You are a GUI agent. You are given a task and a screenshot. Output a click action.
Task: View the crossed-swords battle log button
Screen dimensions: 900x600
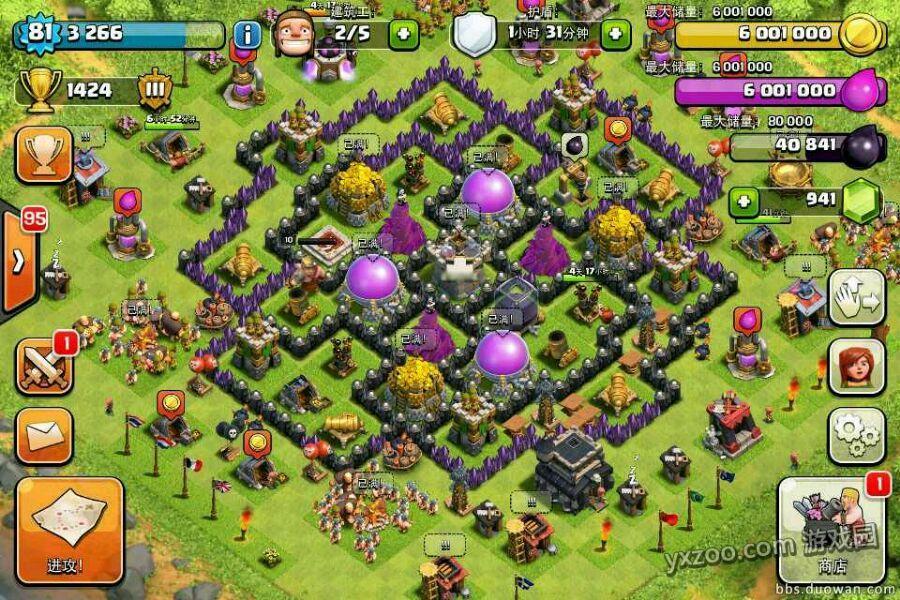[x=44, y=365]
